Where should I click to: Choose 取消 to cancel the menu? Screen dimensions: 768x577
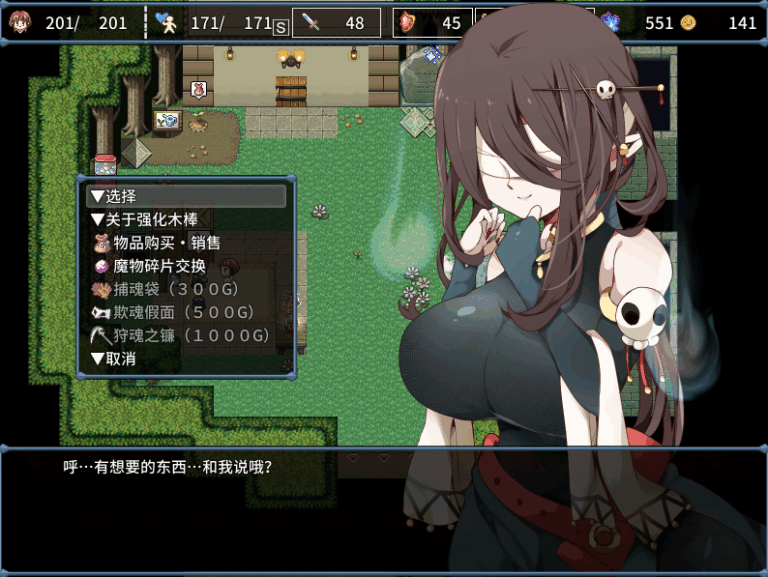114,358
